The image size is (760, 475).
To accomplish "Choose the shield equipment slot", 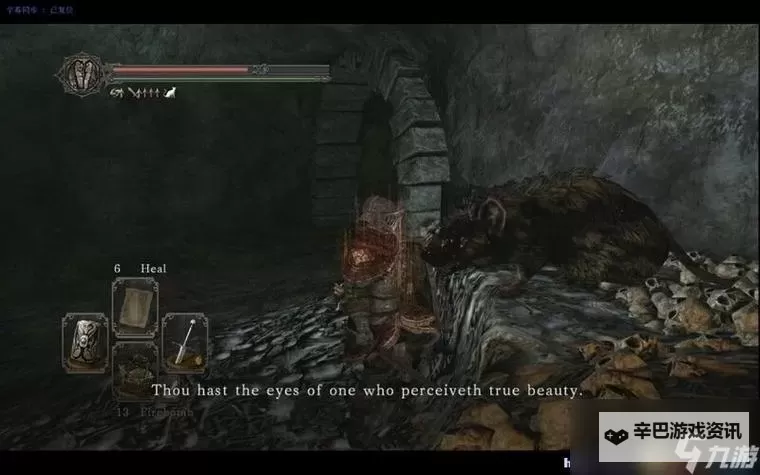I will pos(84,343).
